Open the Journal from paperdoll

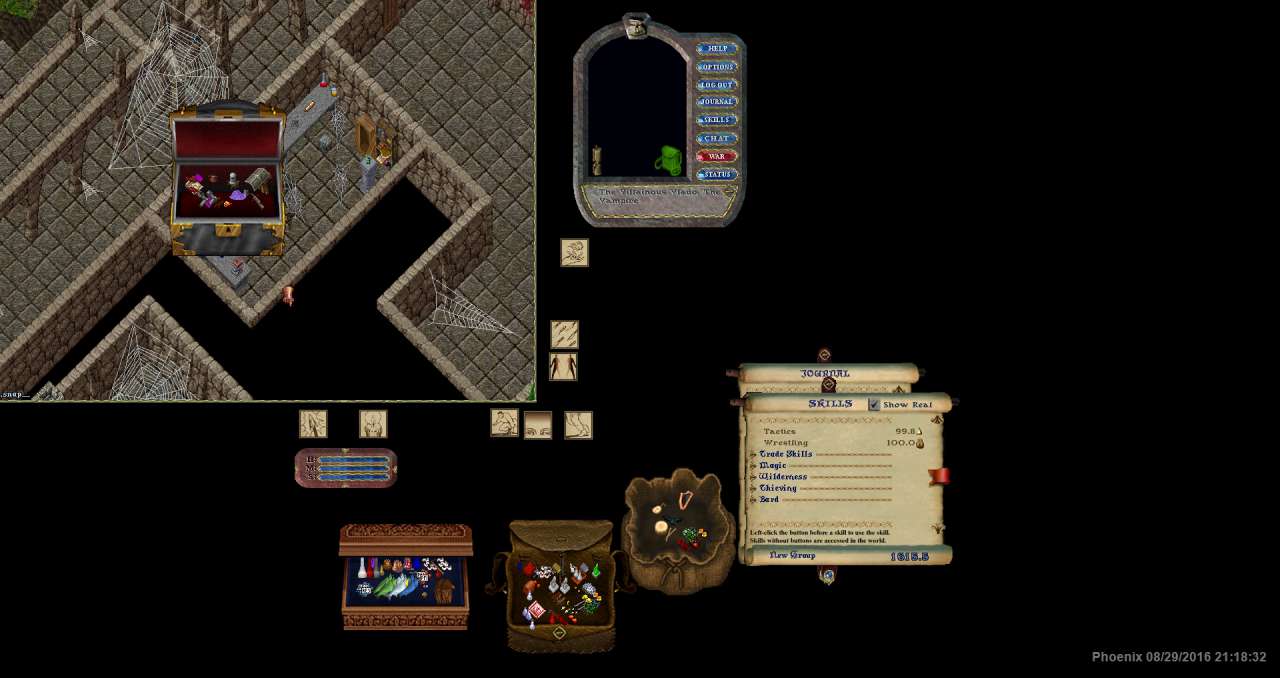[x=717, y=102]
